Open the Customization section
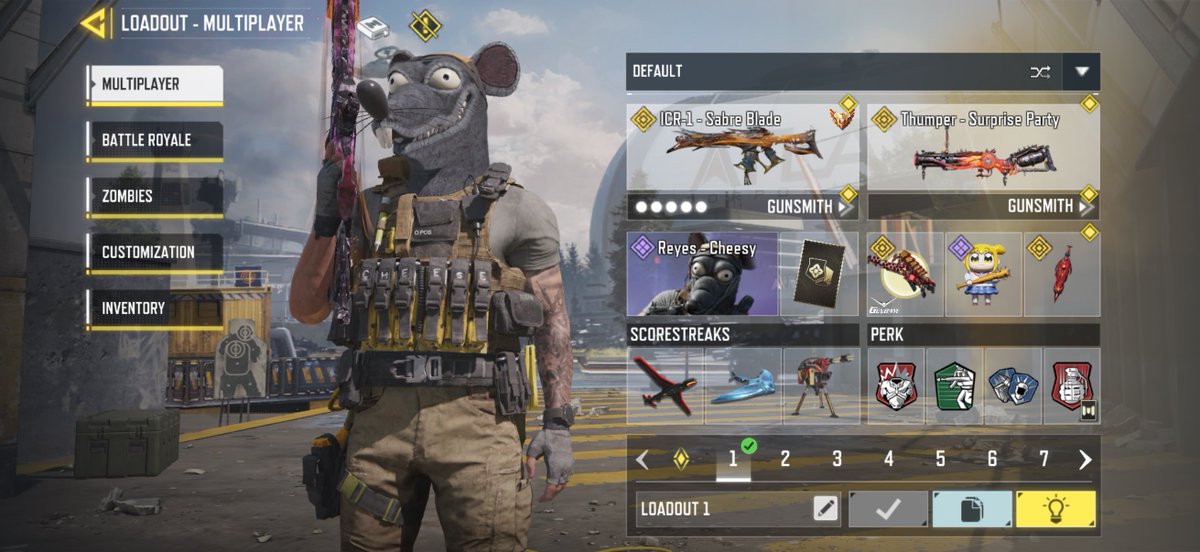The height and width of the screenshot is (552, 1200). click(154, 252)
